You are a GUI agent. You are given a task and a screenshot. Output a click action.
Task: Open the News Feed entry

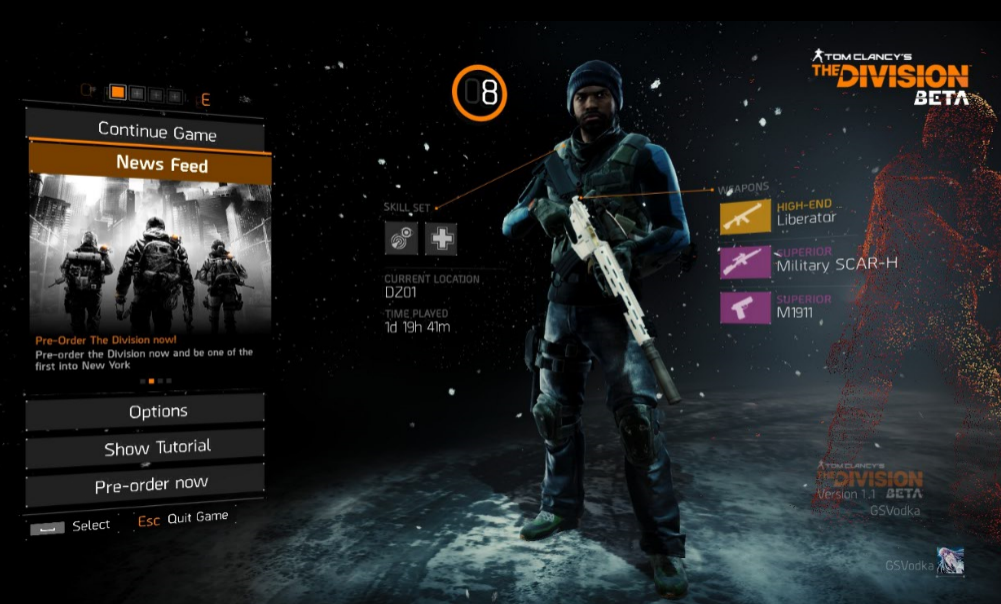coord(161,164)
